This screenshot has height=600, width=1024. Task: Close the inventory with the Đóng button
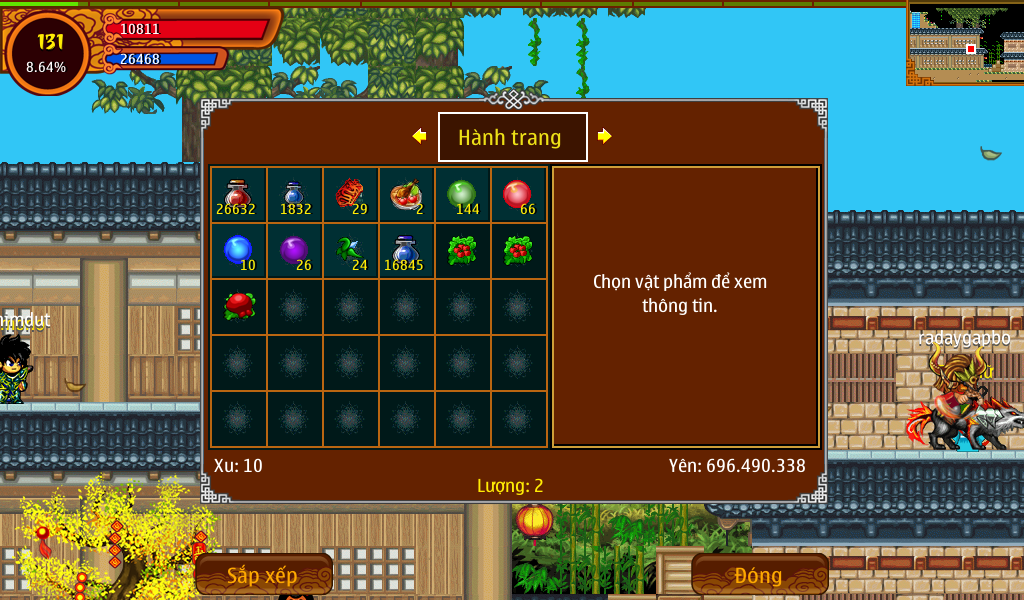(759, 575)
